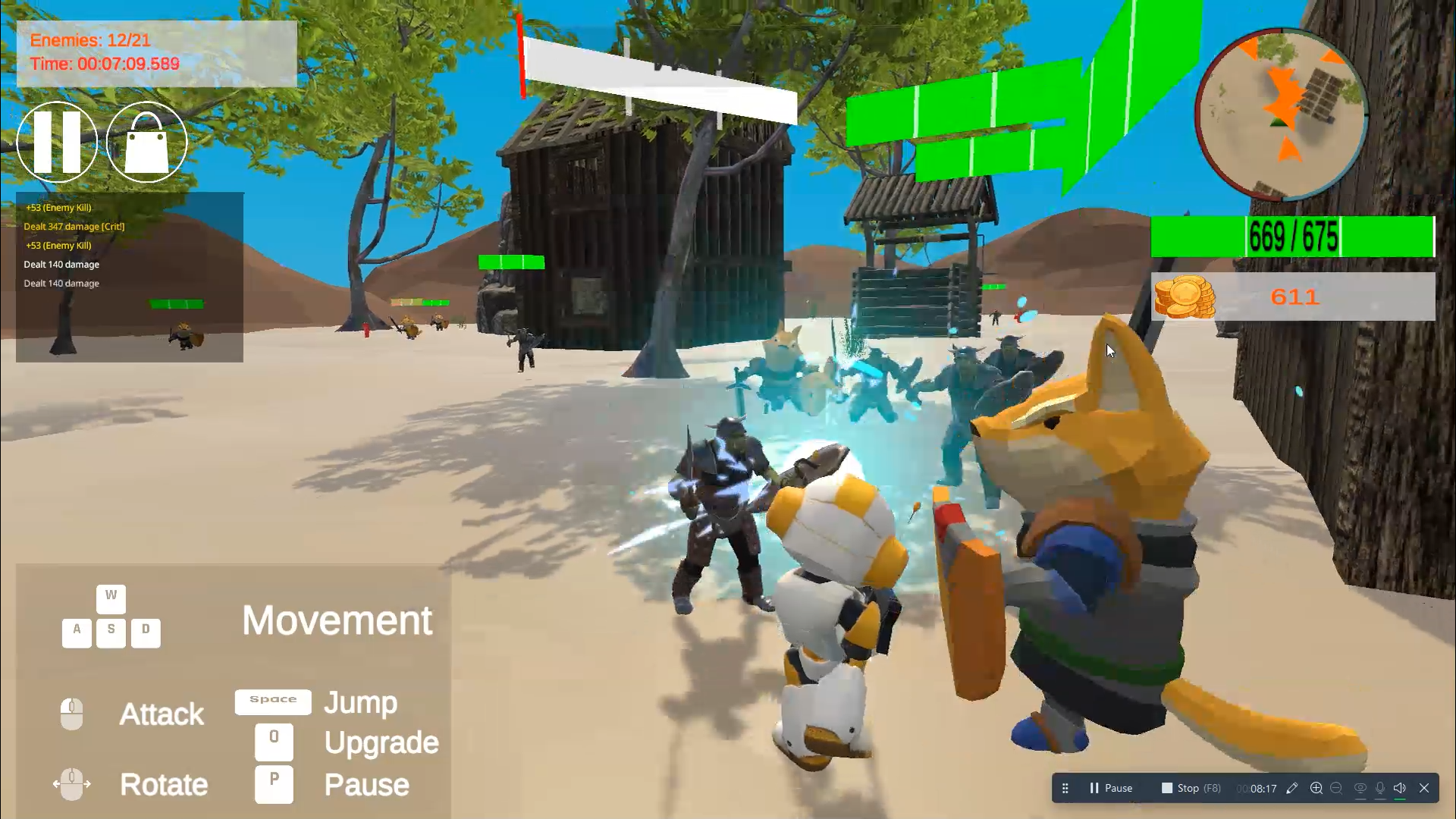1456x819 pixels.
Task: Stop the screen recording
Action: (1191, 788)
